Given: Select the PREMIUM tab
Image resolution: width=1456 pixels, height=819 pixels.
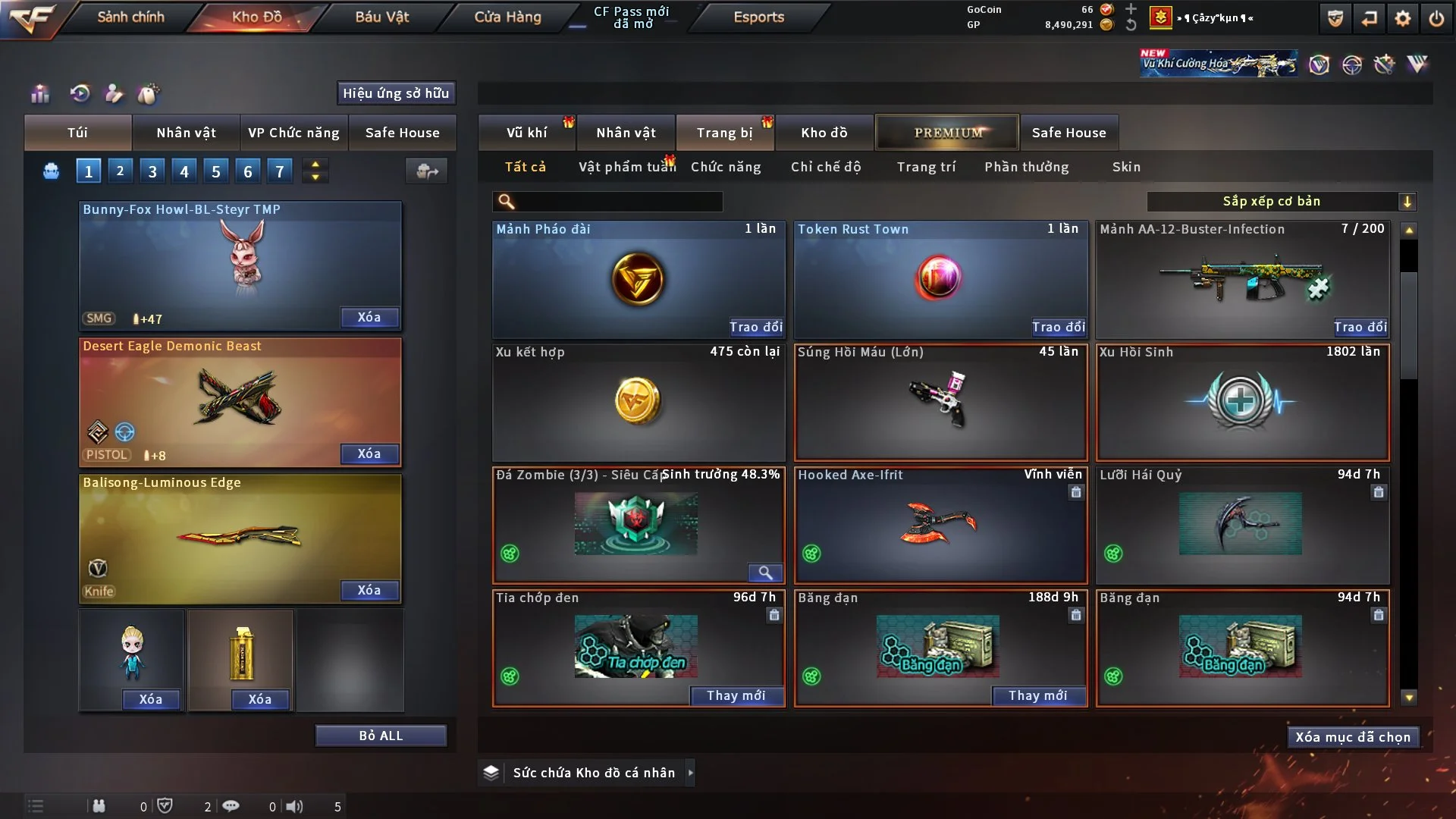Looking at the screenshot, I should click(948, 133).
